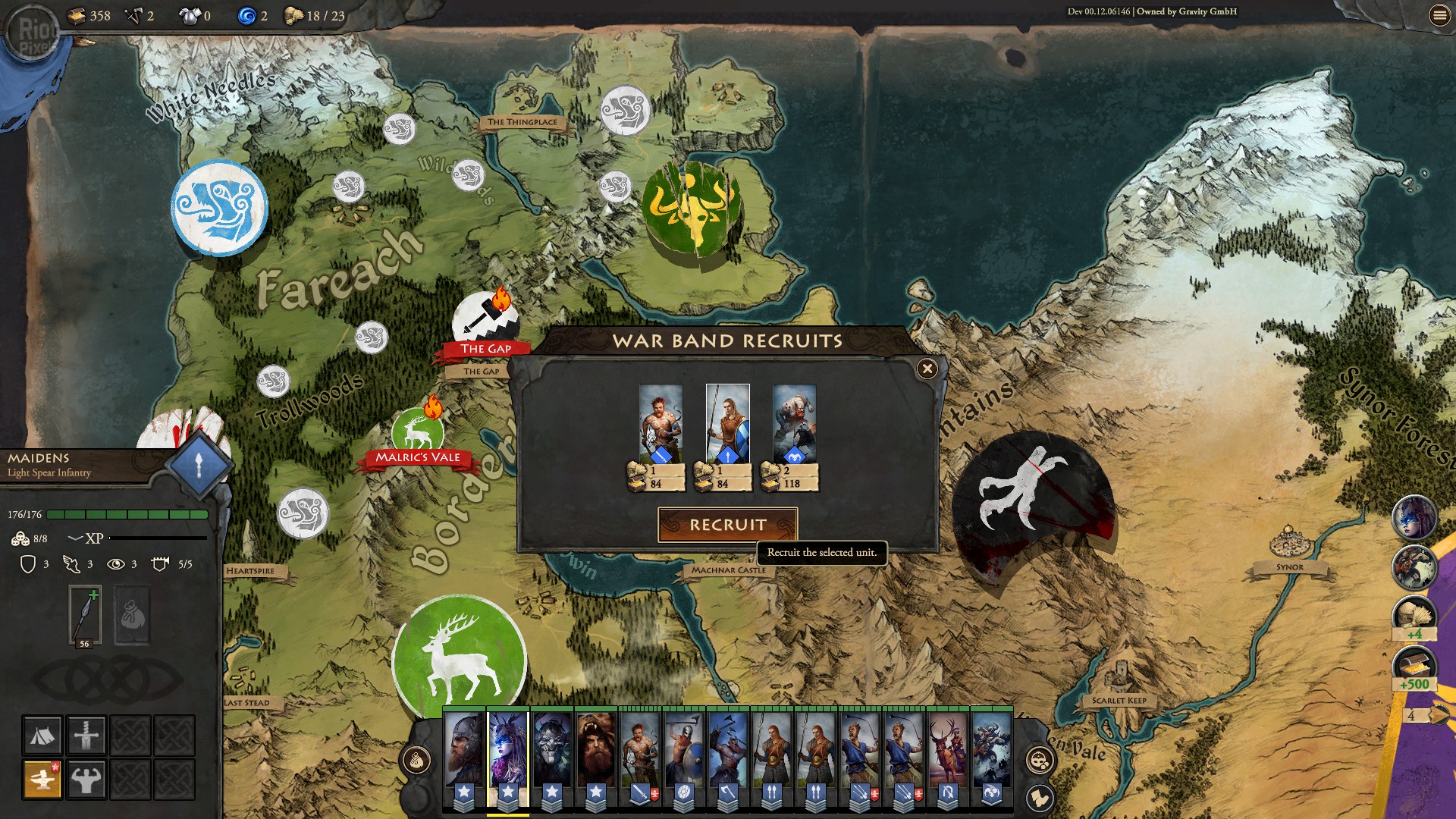The height and width of the screenshot is (819, 1456).
Task: Activate the tent camp ability
Action: 42,735
